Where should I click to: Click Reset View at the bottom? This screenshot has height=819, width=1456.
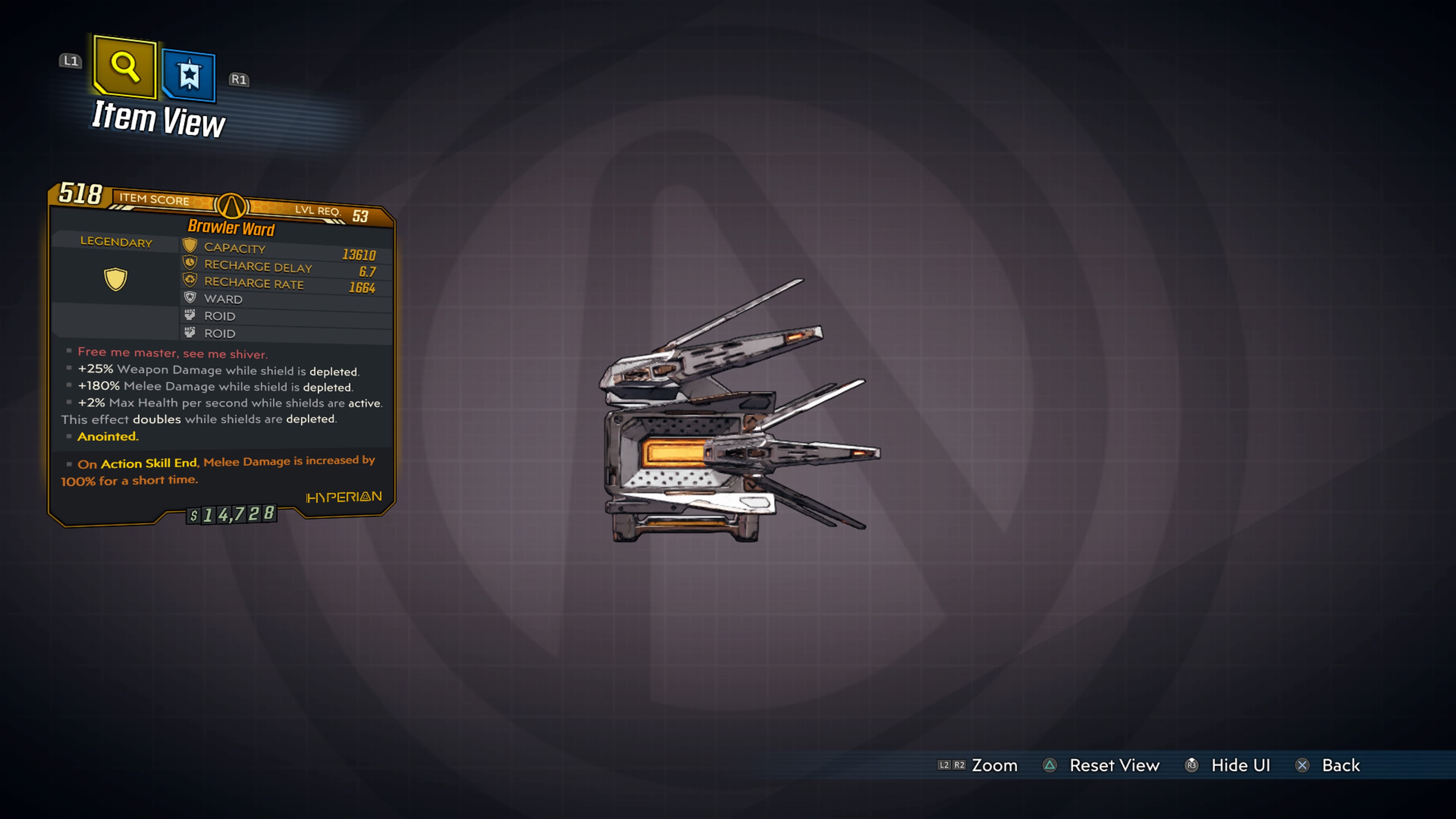1114,765
